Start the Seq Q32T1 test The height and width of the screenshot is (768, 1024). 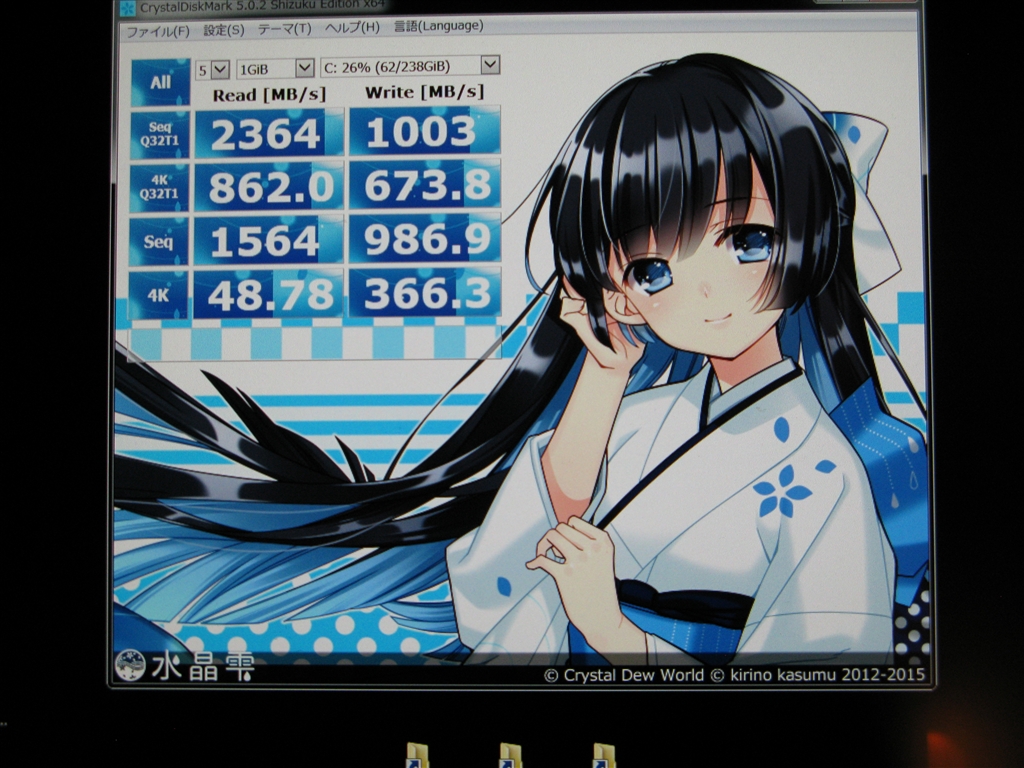[x=160, y=134]
